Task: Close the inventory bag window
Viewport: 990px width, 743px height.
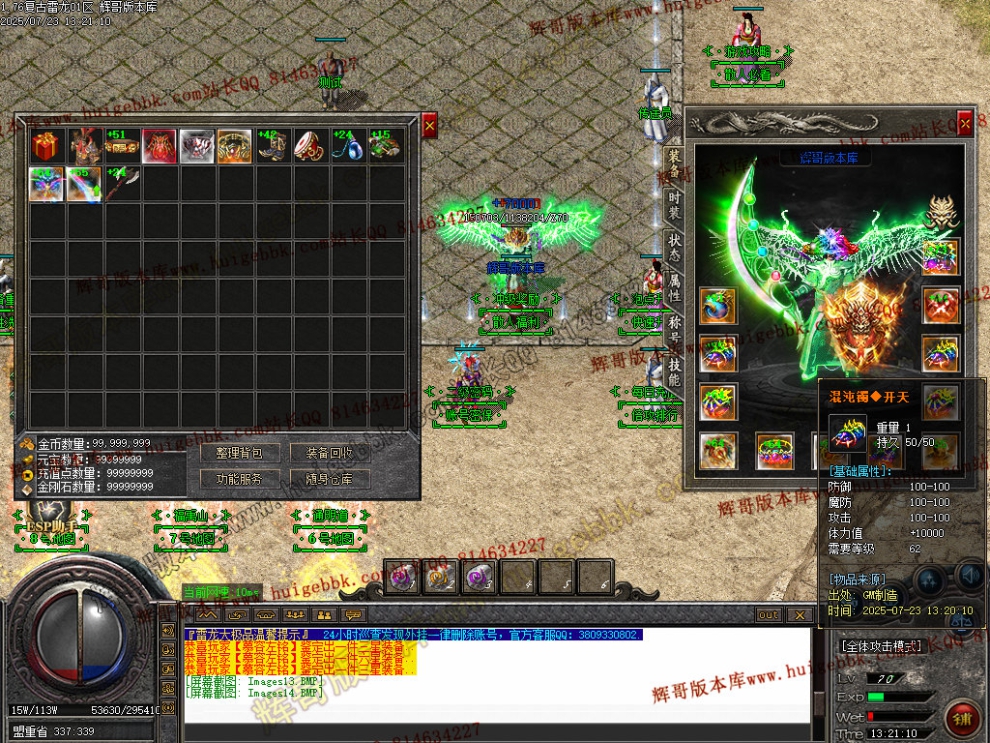Action: click(x=430, y=126)
